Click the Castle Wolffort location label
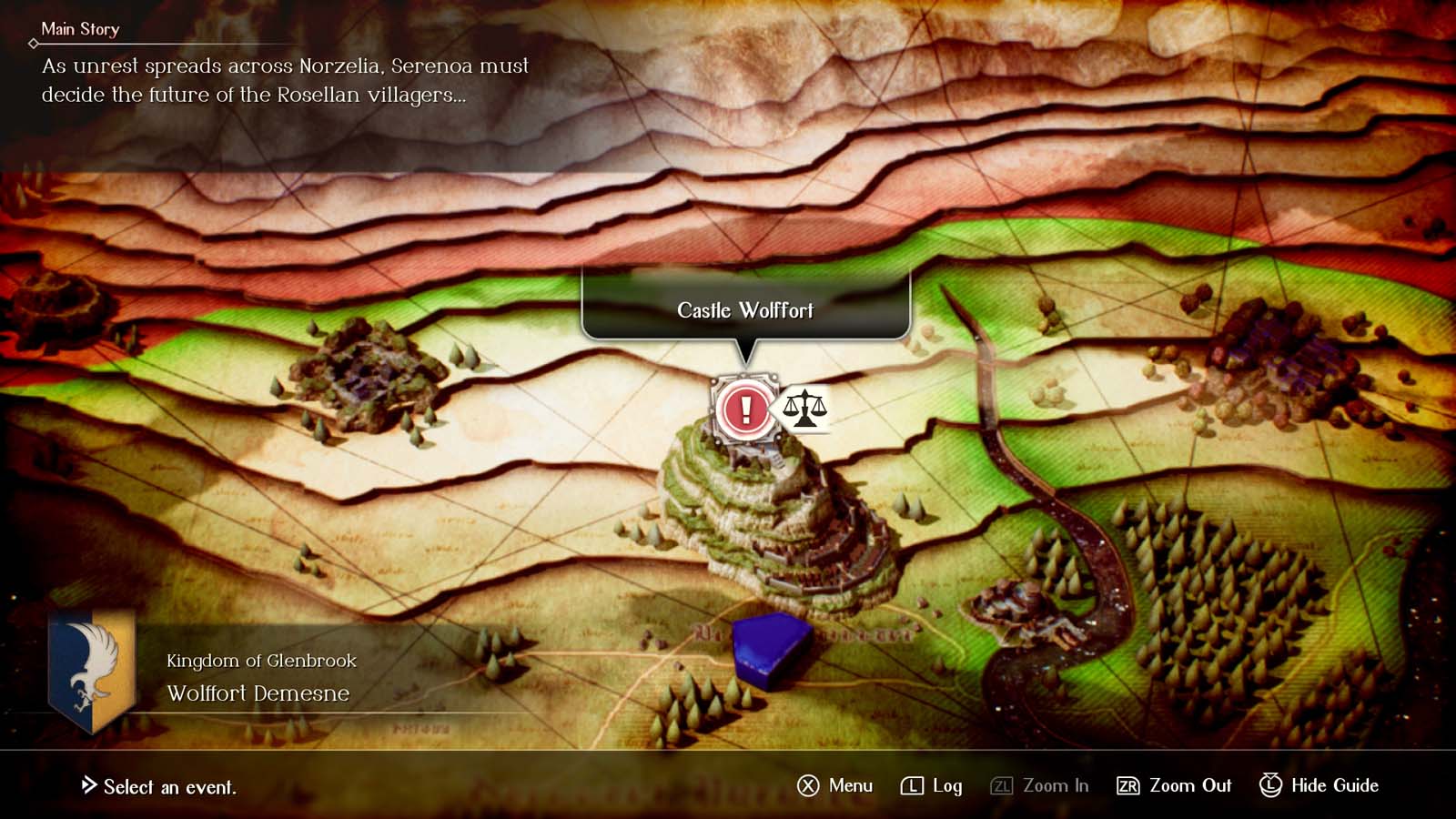Screen dimensions: 1456x819 coord(745,310)
